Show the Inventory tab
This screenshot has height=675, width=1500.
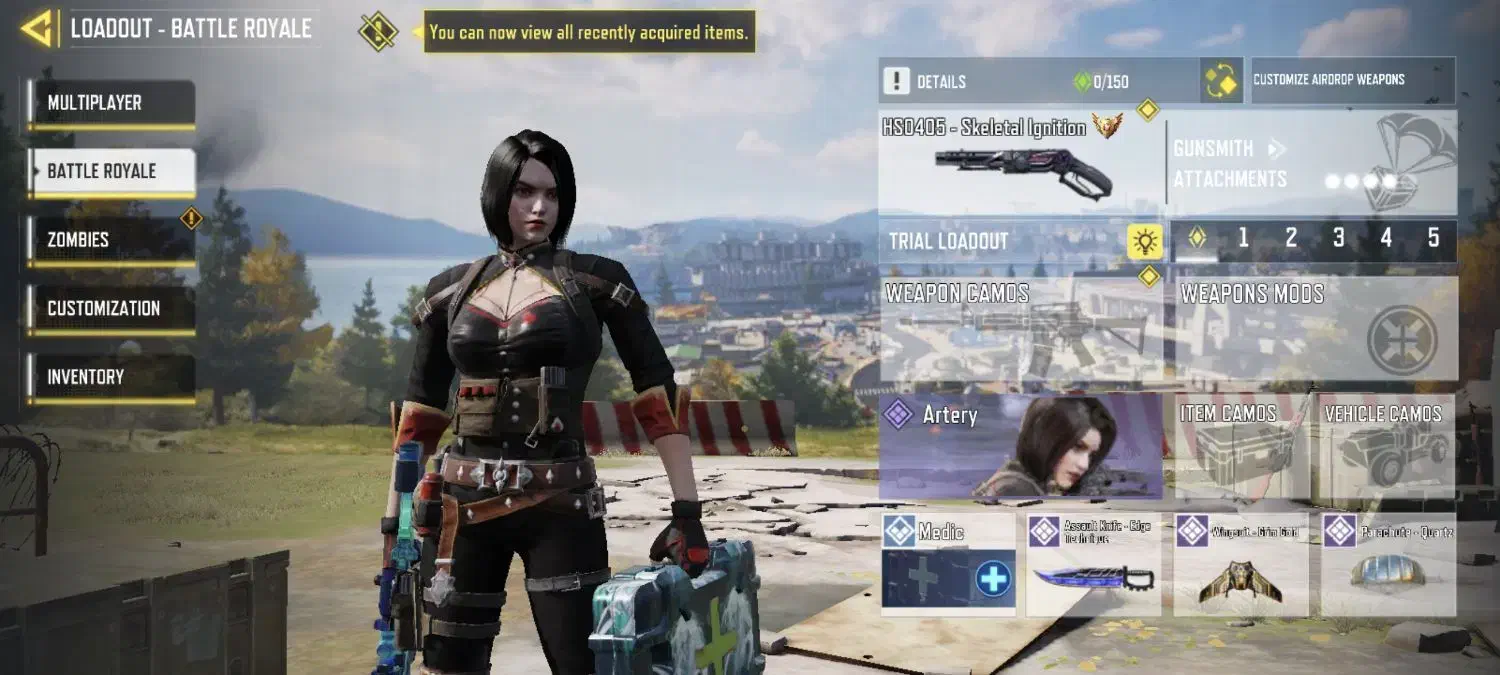coord(111,377)
